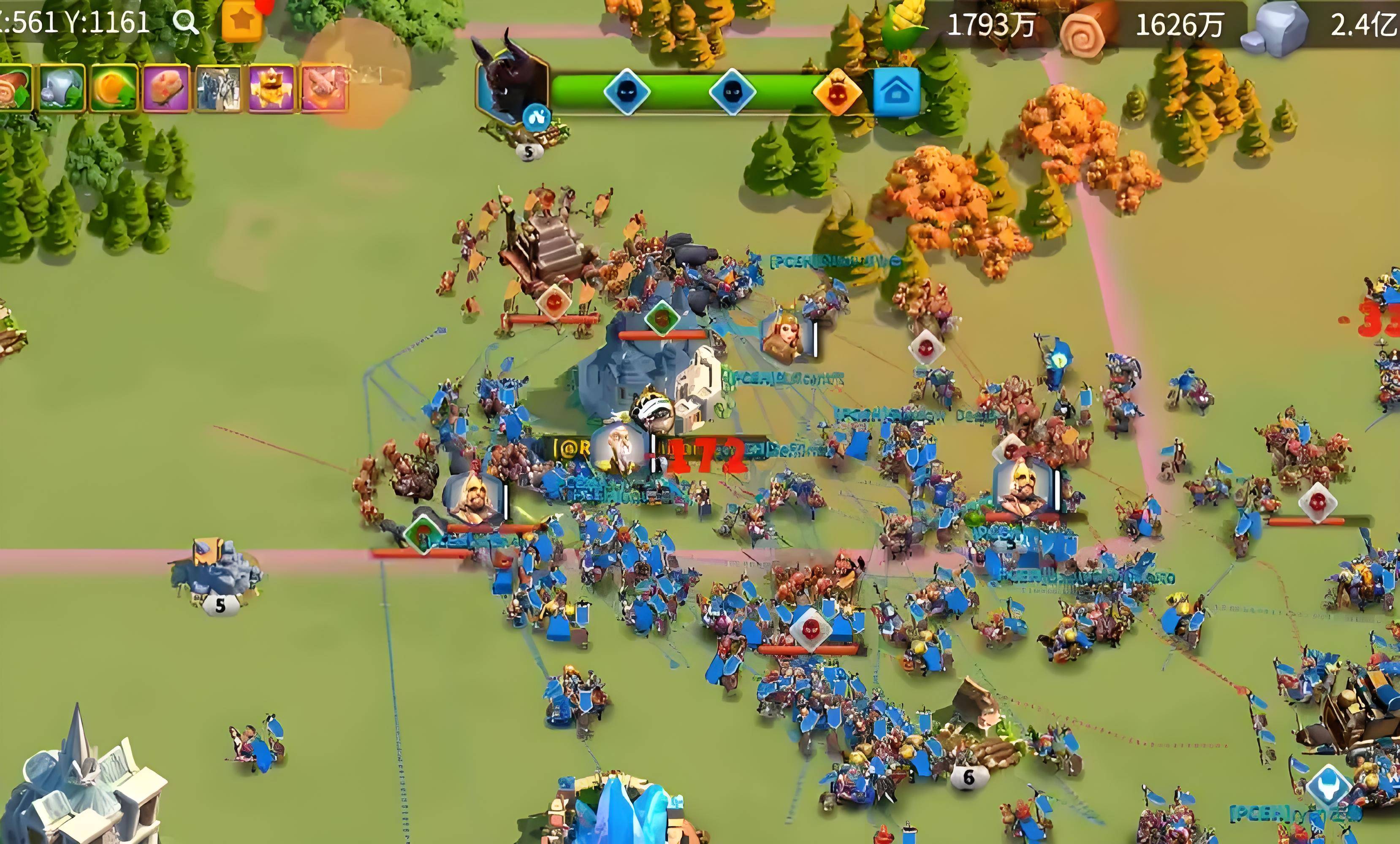Return to city with blue home button

(895, 92)
